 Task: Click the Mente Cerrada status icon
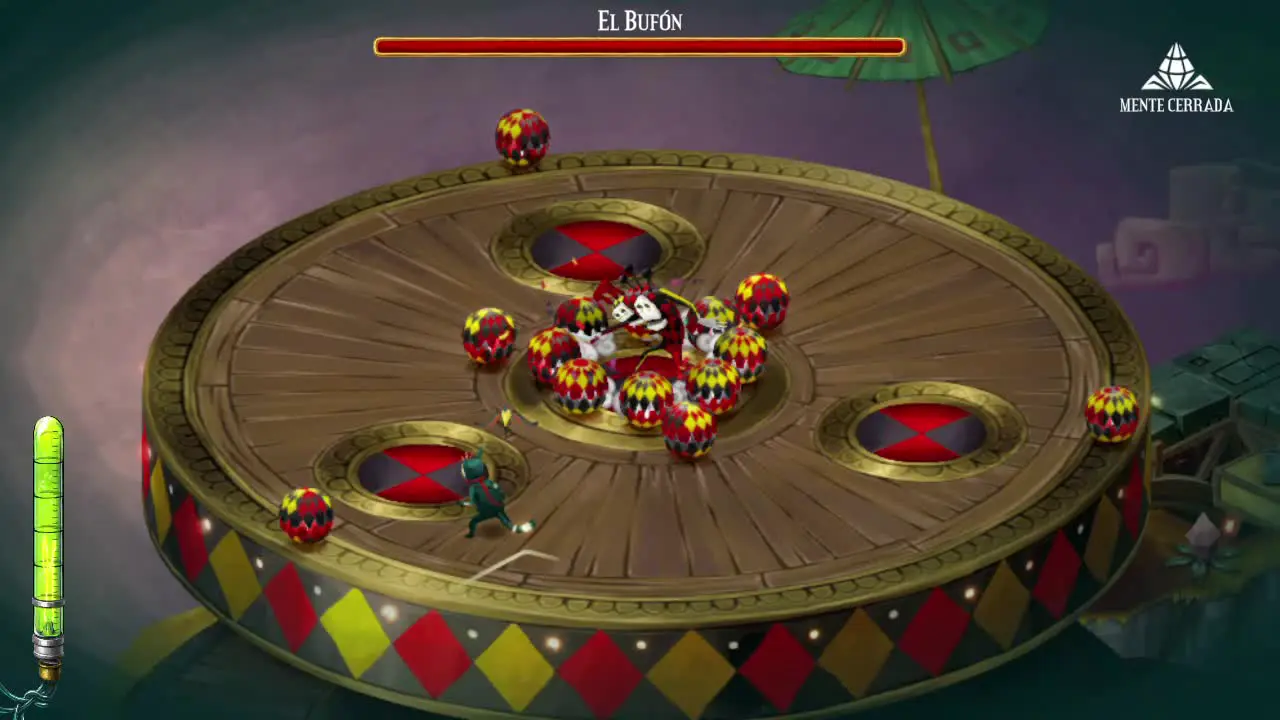(x=1176, y=67)
